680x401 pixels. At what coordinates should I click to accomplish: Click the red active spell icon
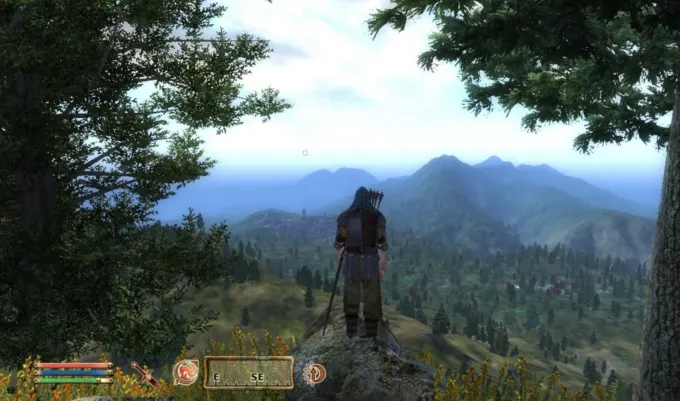click(185, 373)
